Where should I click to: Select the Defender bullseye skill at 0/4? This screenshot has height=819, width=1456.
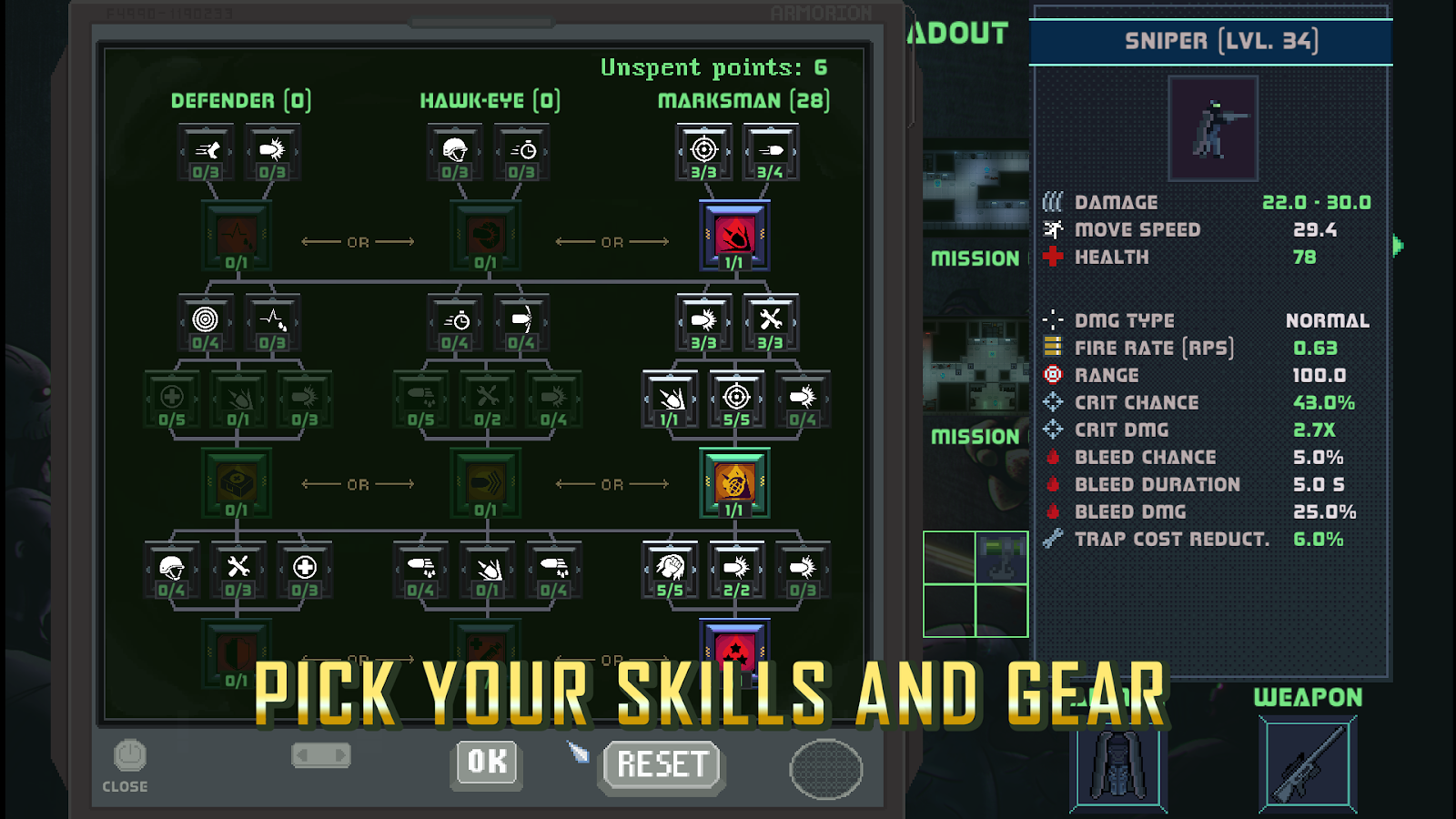tap(206, 322)
